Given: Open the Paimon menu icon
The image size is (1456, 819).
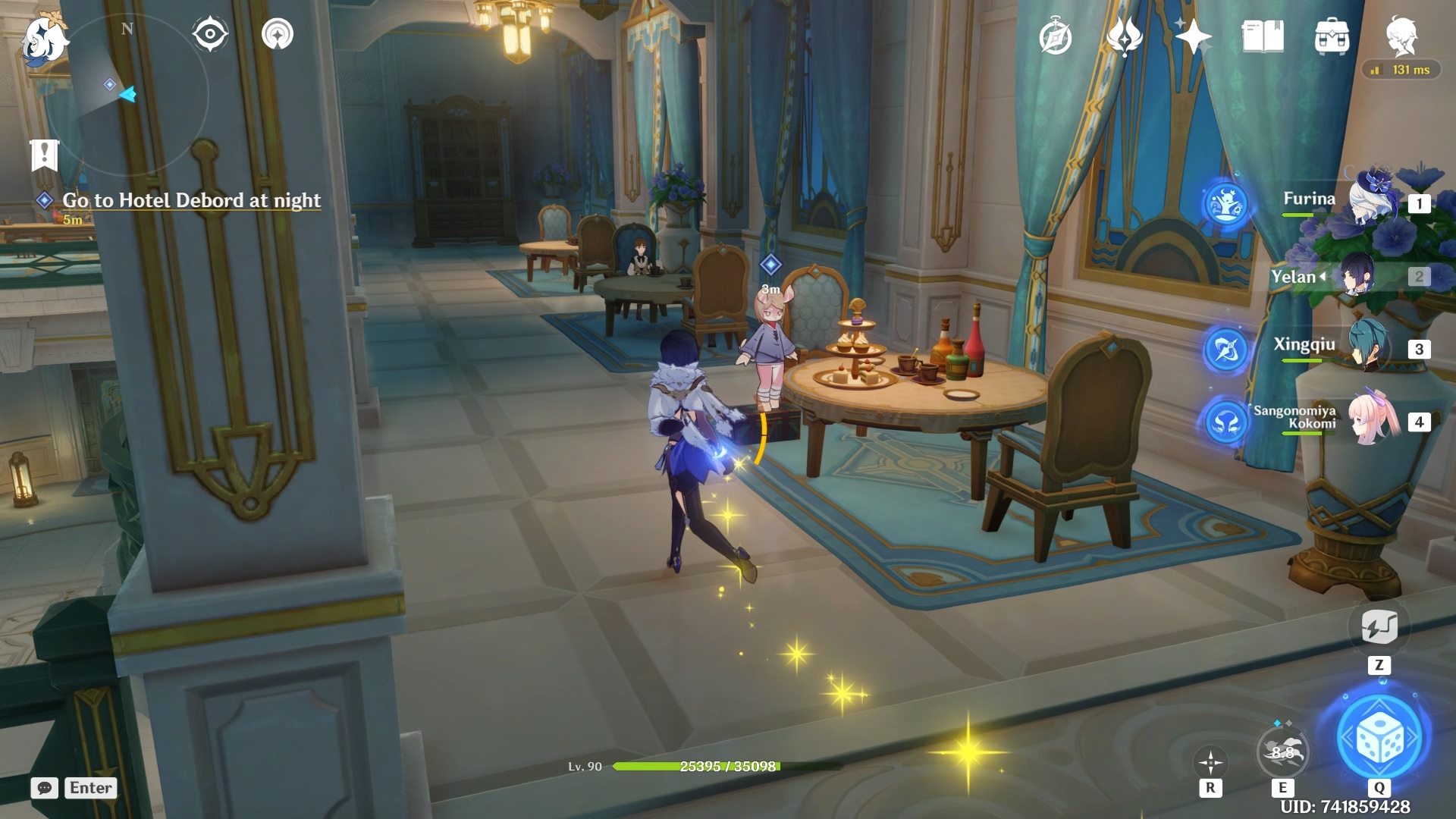Looking at the screenshot, I should point(44,39).
